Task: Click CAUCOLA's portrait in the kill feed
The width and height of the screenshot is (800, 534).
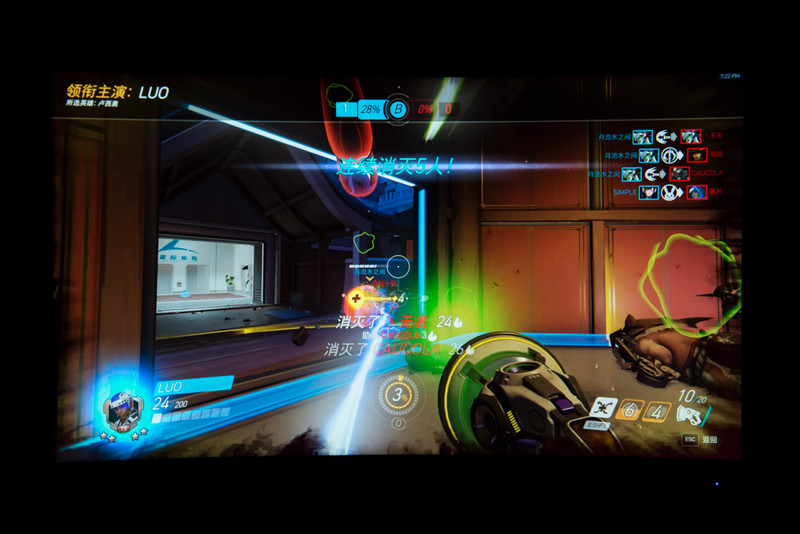Action: [680, 174]
